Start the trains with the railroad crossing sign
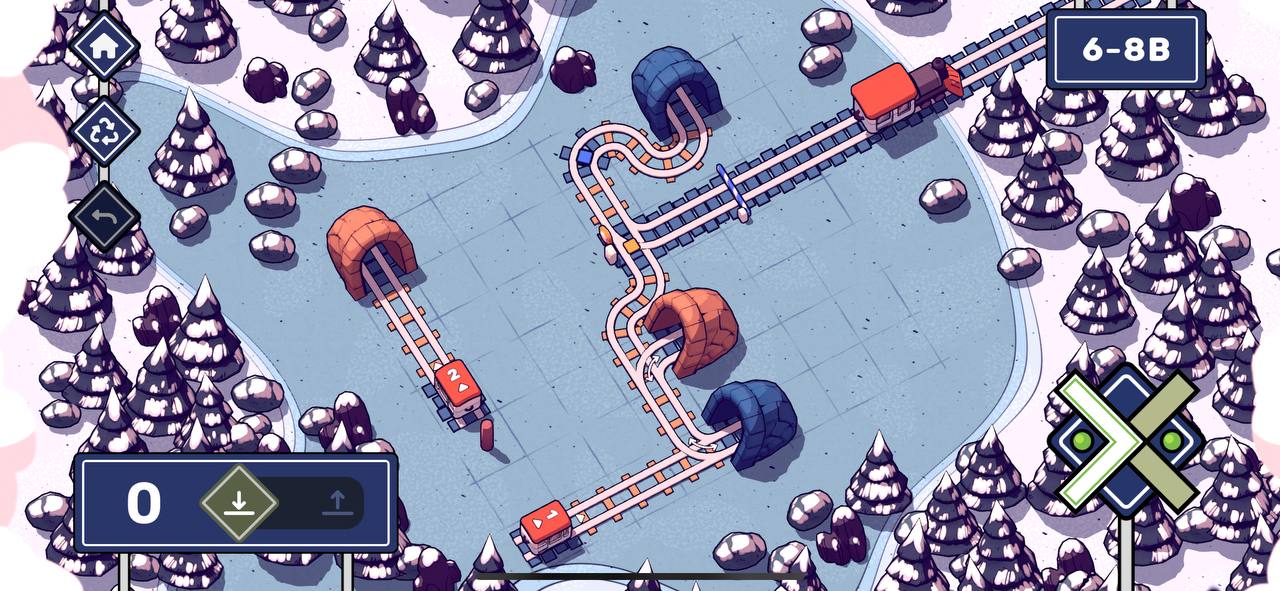This screenshot has width=1280, height=591. tap(1126, 440)
